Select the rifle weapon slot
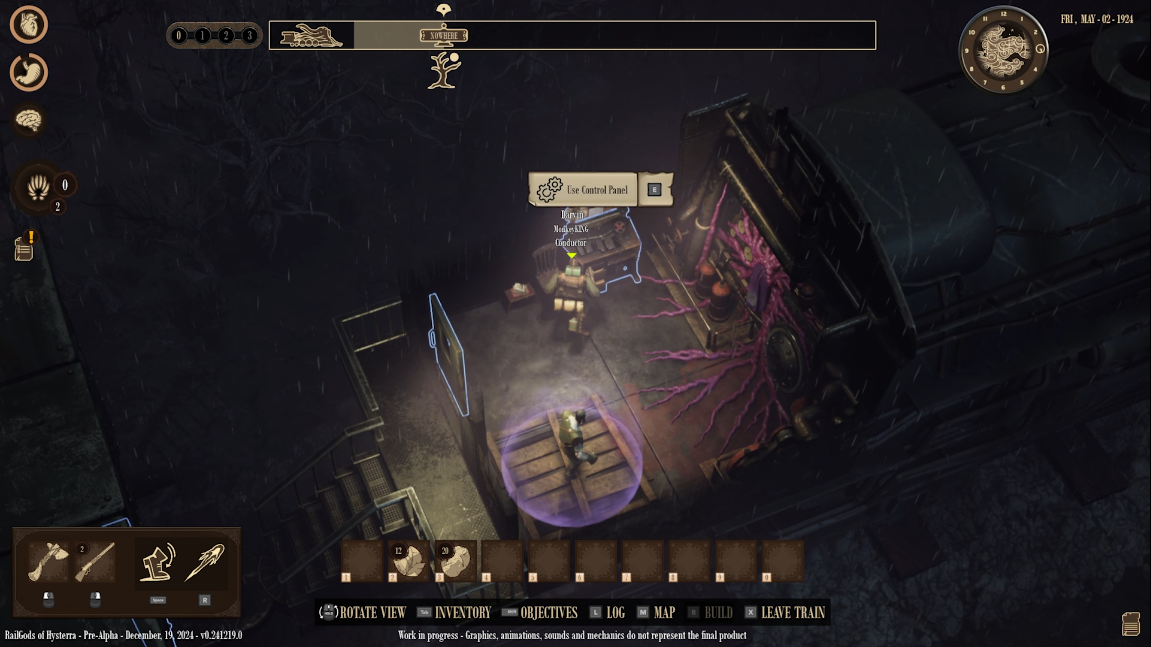The height and width of the screenshot is (647, 1151). pos(95,563)
